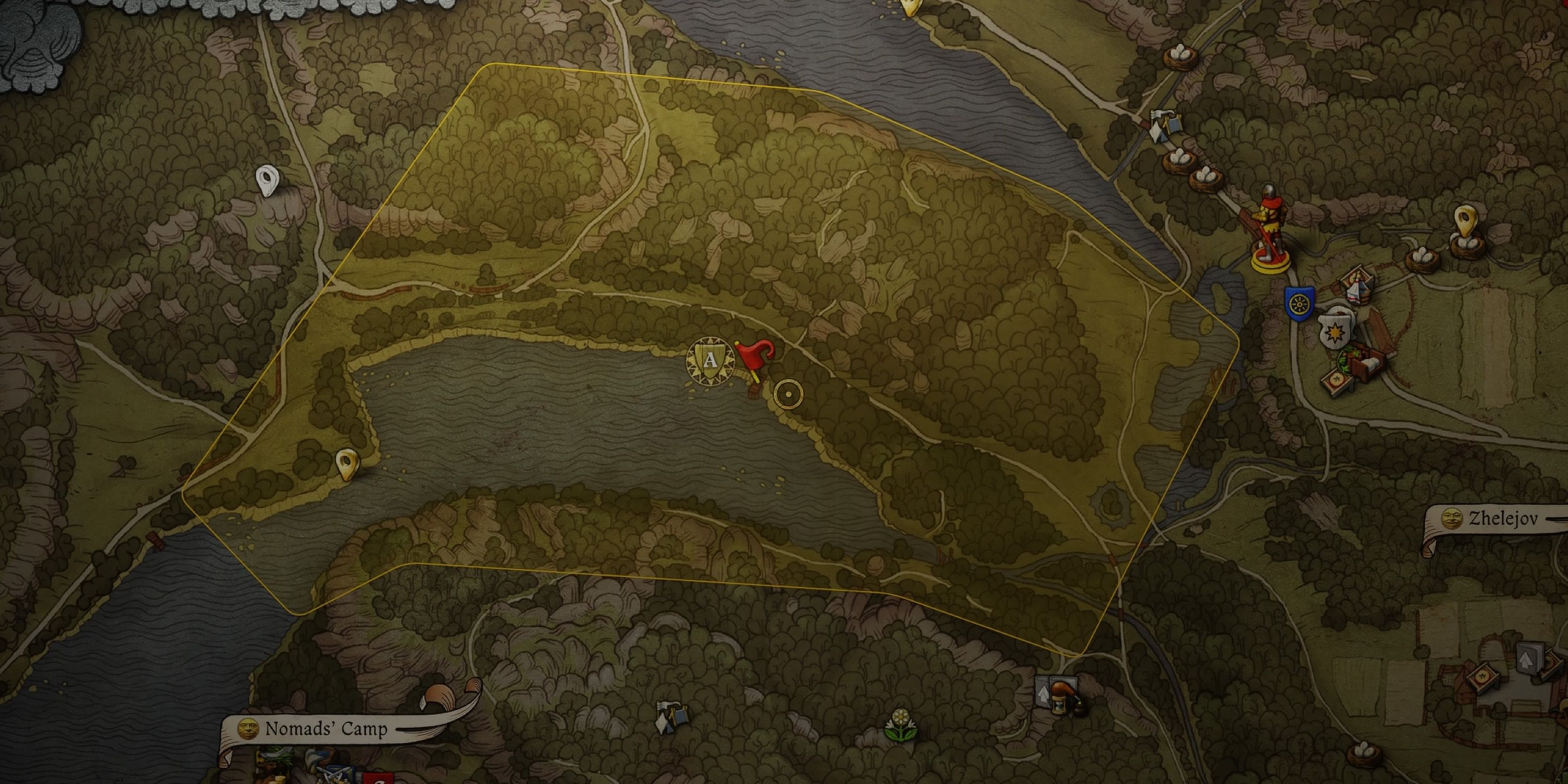Viewport: 1568px width, 784px height.
Task: Select the white shield with orange star
Action: [x=1335, y=332]
